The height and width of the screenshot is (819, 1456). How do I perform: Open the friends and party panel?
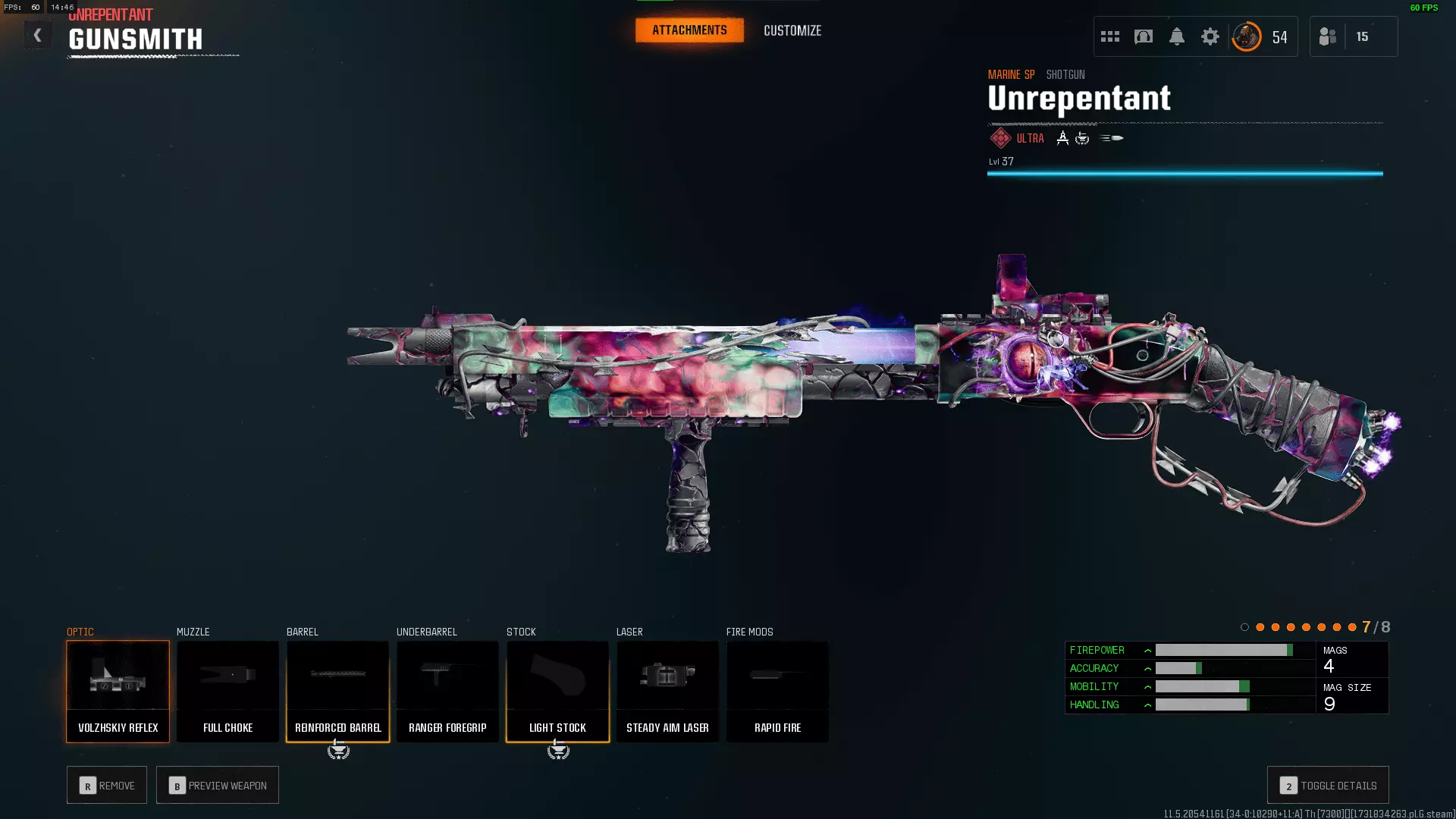[1328, 36]
